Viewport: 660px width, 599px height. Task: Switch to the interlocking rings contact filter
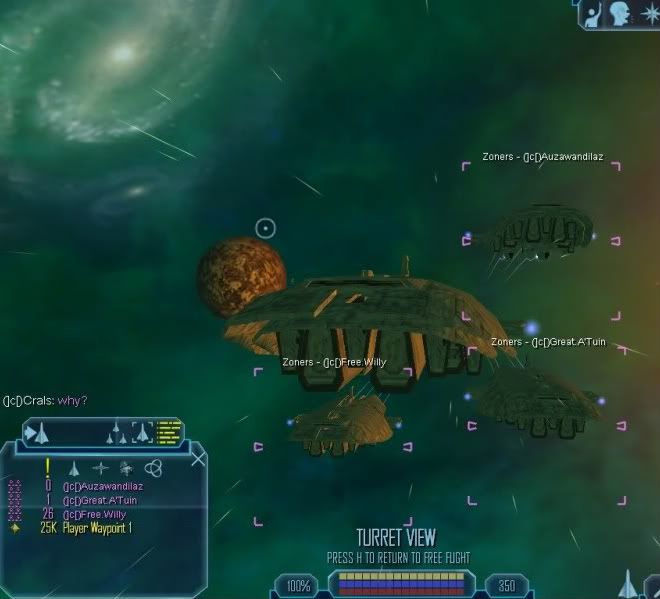point(153,468)
